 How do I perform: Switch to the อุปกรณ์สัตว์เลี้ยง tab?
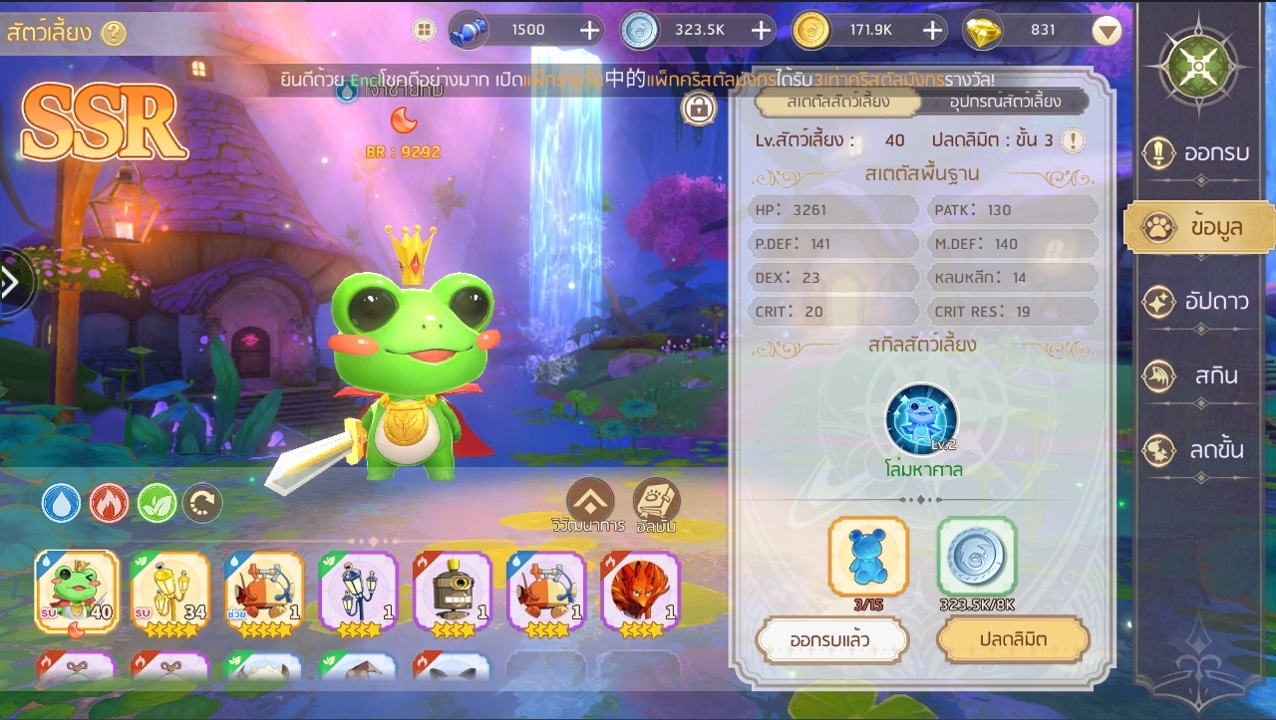tap(991, 101)
